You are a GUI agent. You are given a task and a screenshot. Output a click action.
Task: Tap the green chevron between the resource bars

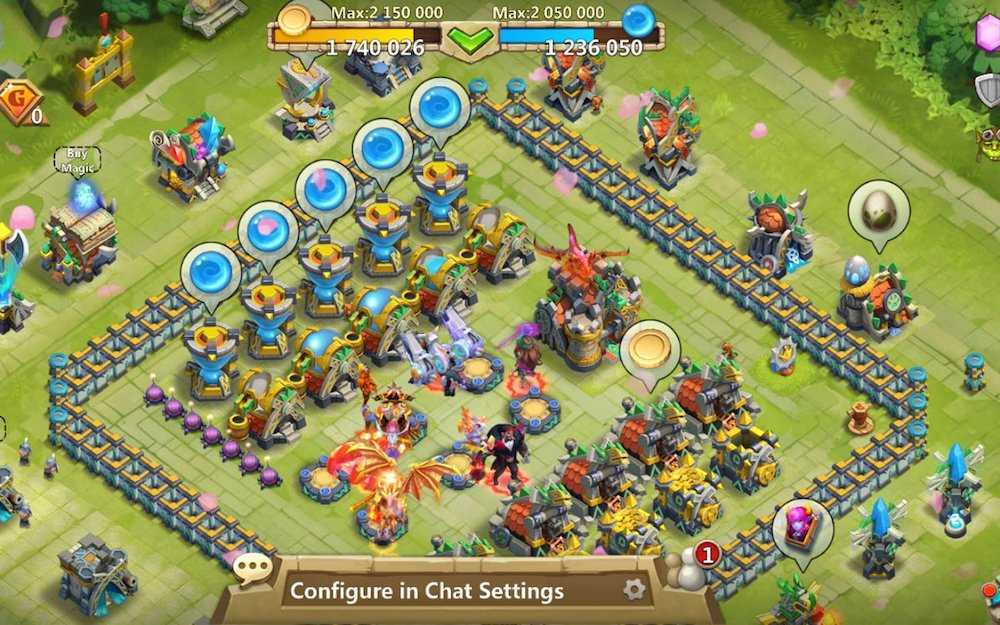469,40
